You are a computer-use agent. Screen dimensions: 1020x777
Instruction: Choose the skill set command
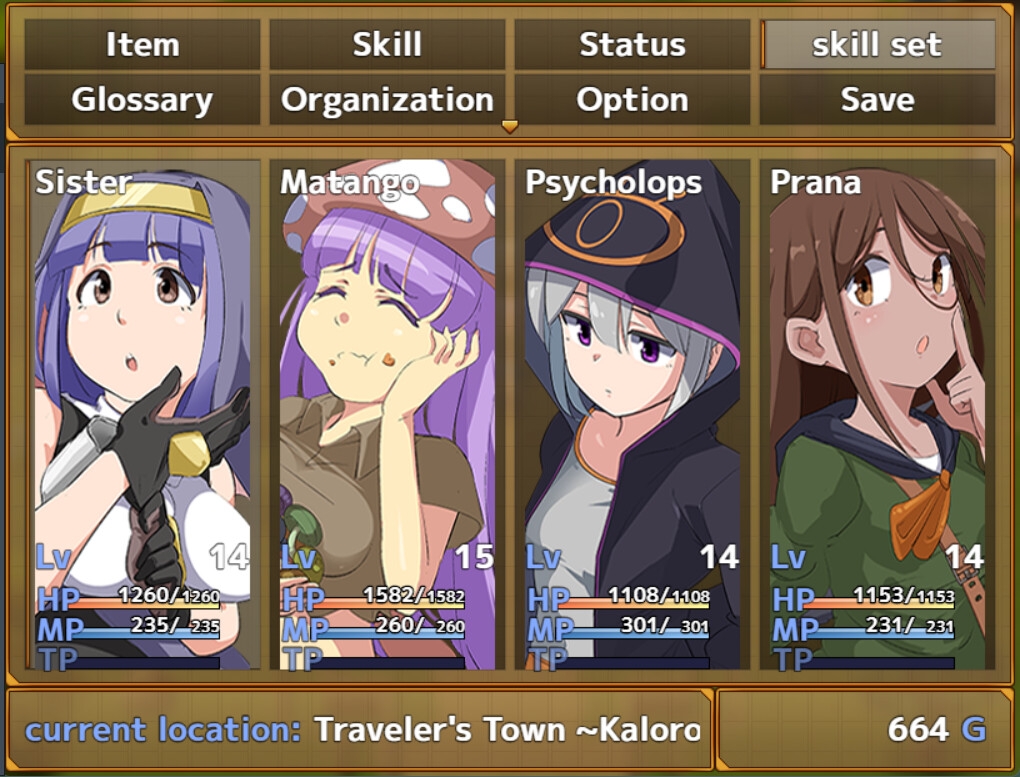point(877,45)
